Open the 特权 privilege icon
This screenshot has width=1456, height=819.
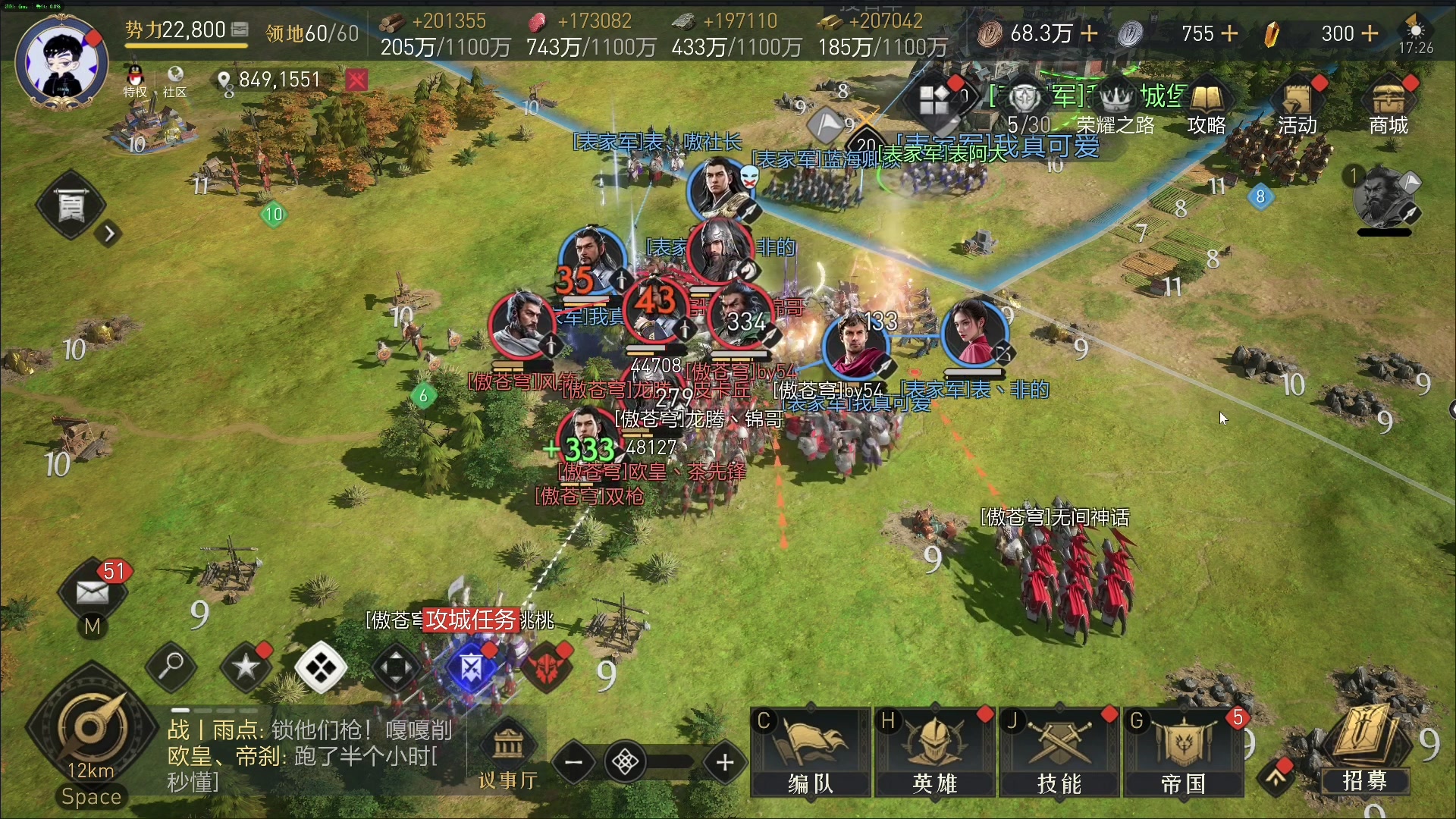point(135,80)
